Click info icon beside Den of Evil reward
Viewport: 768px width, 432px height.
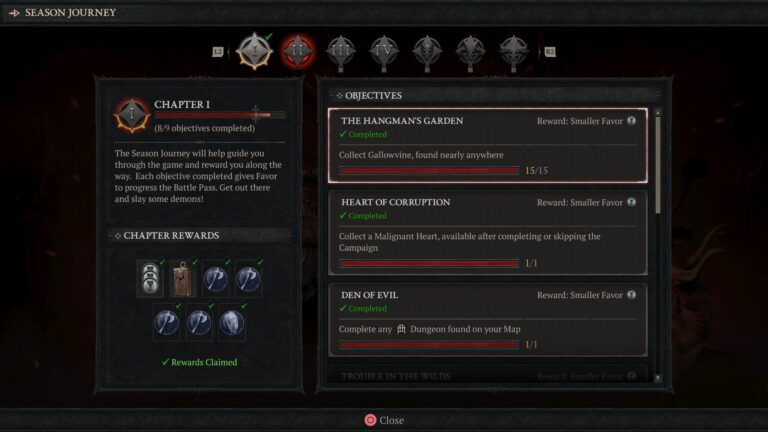click(631, 295)
